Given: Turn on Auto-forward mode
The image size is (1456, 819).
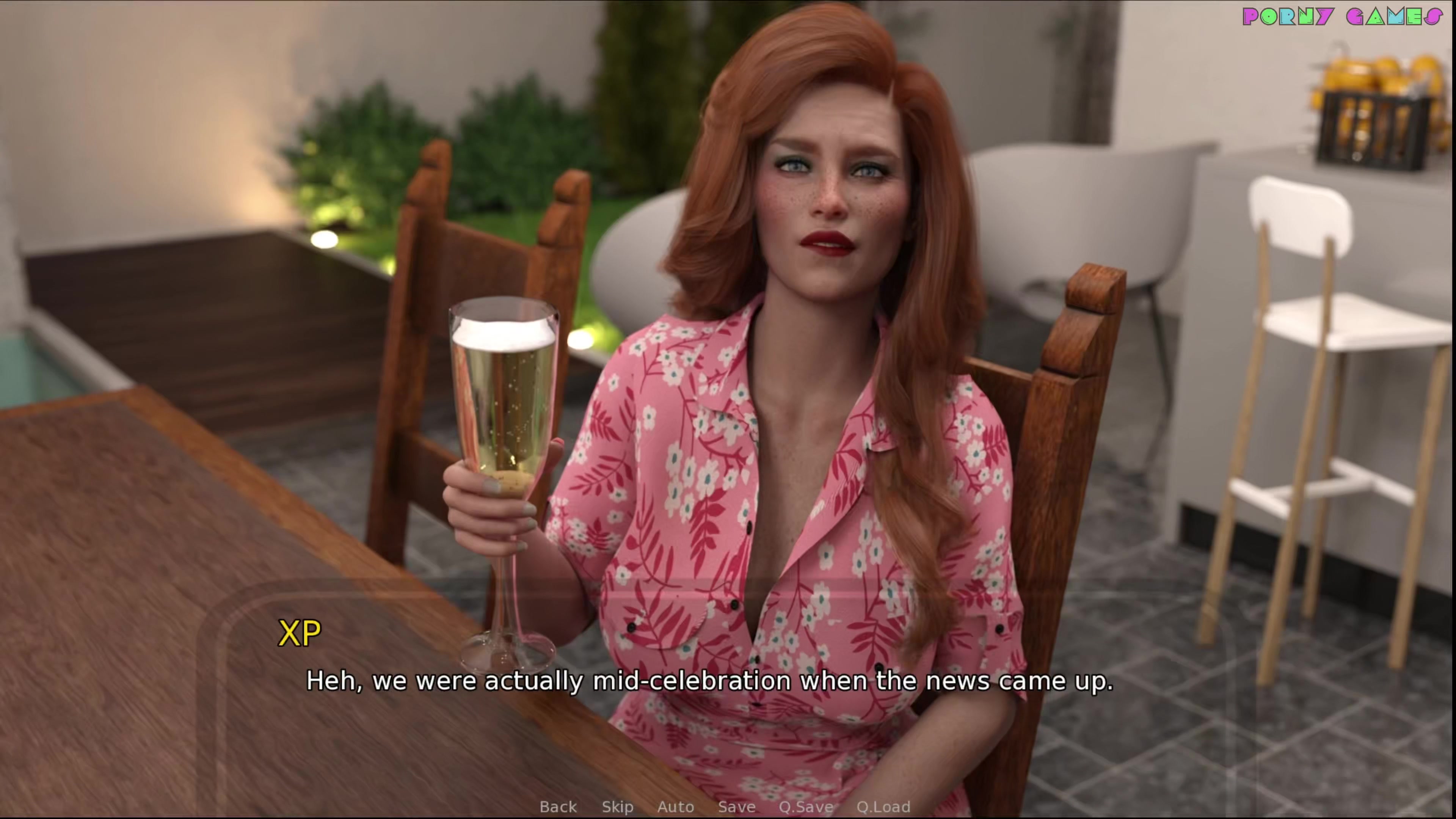Looking at the screenshot, I should [676, 806].
